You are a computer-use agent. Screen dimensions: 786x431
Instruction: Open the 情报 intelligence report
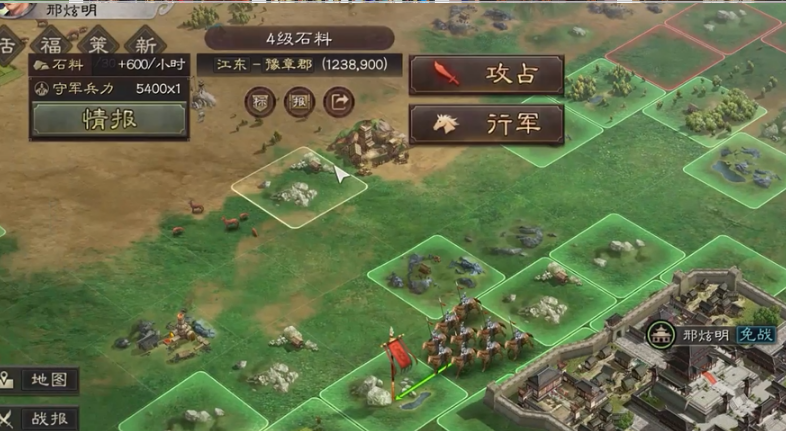pos(108,121)
